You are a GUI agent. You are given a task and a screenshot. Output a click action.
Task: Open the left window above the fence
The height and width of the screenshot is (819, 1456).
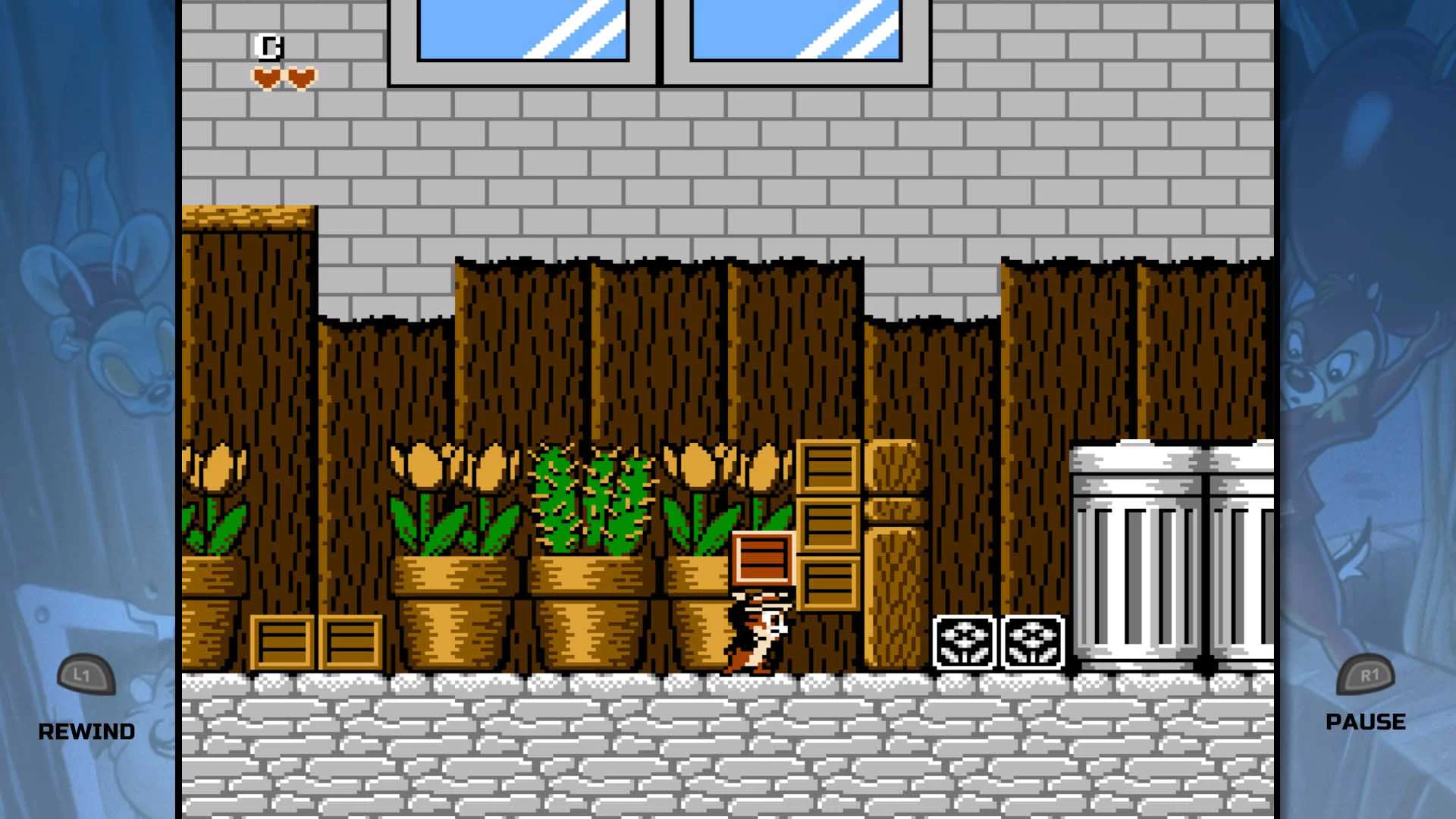[523, 34]
